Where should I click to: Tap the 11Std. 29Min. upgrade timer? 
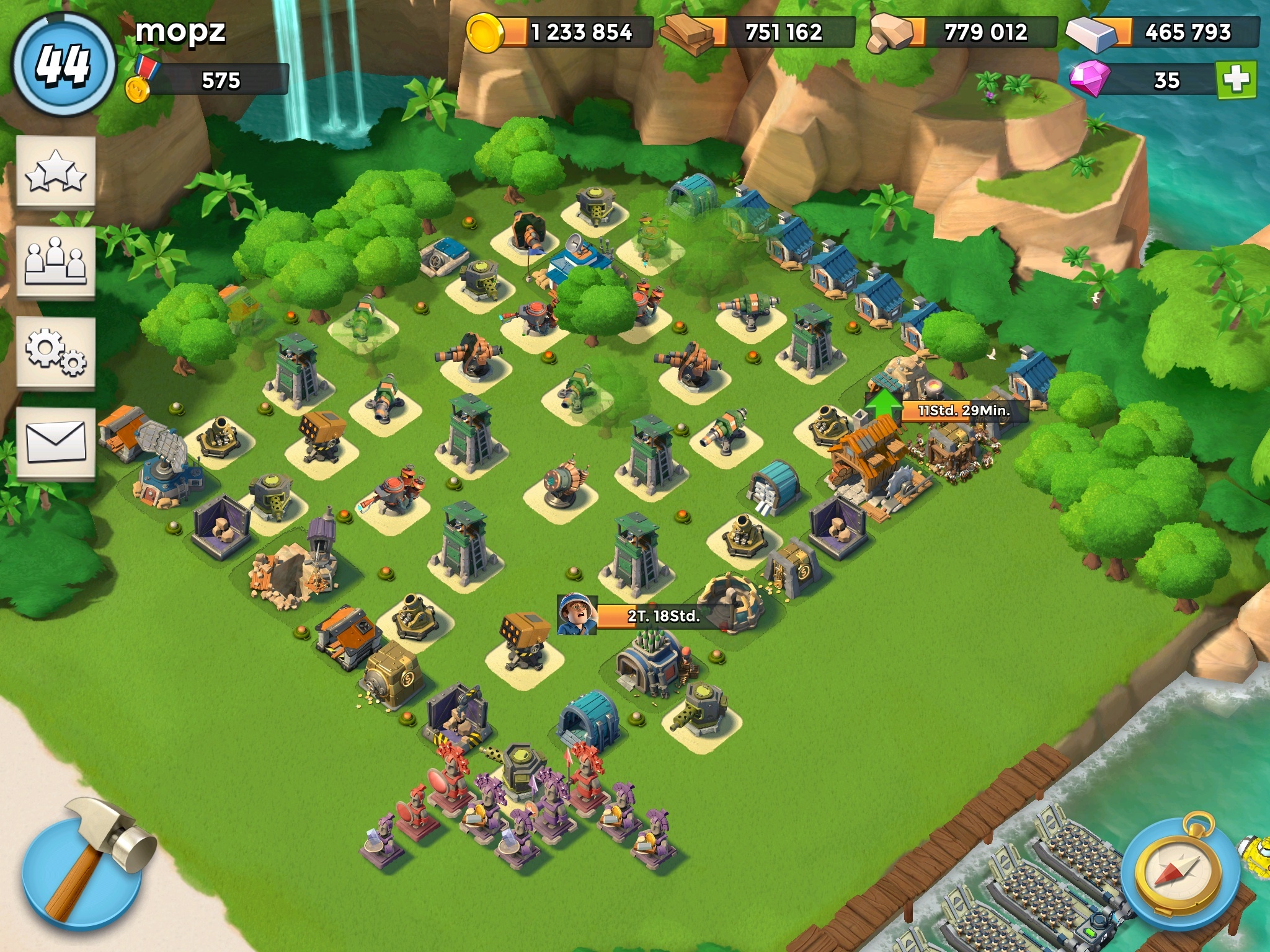pos(964,410)
